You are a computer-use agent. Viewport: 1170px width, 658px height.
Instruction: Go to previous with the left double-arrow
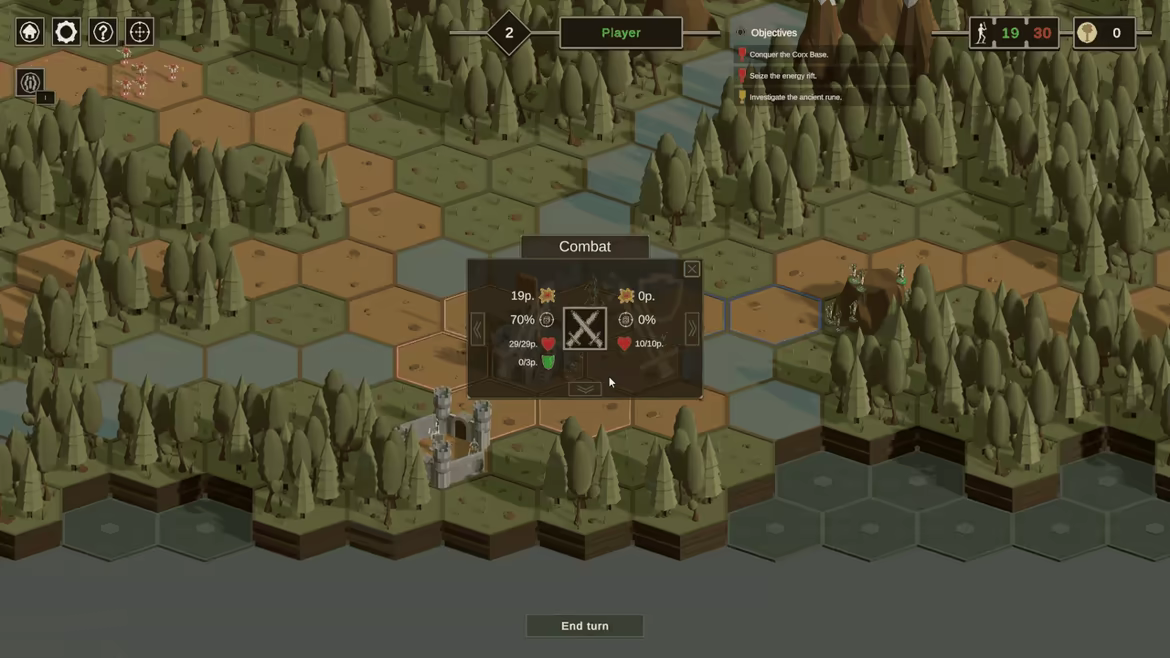tap(478, 329)
